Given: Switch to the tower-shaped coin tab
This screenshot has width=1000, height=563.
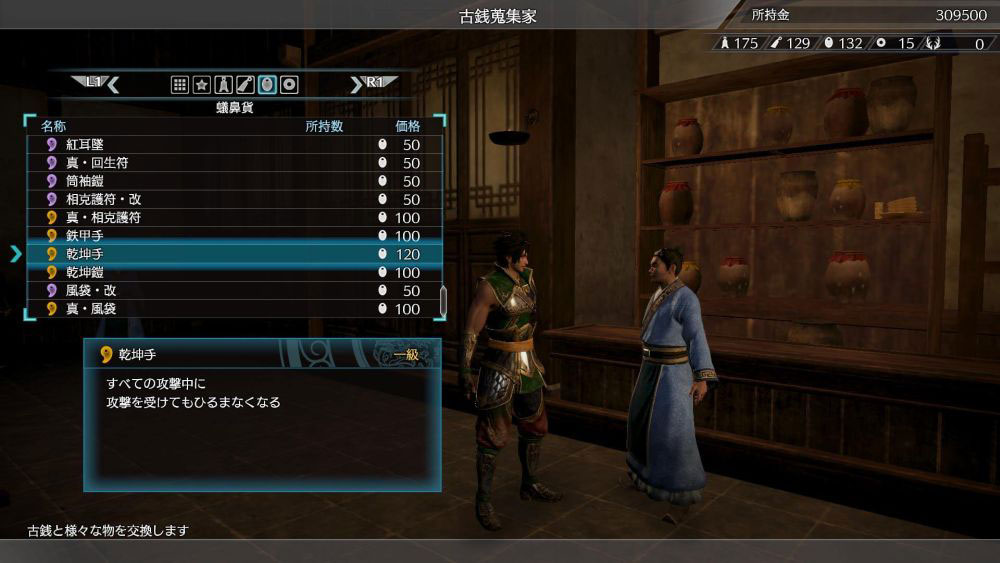Looking at the screenshot, I should click(224, 85).
